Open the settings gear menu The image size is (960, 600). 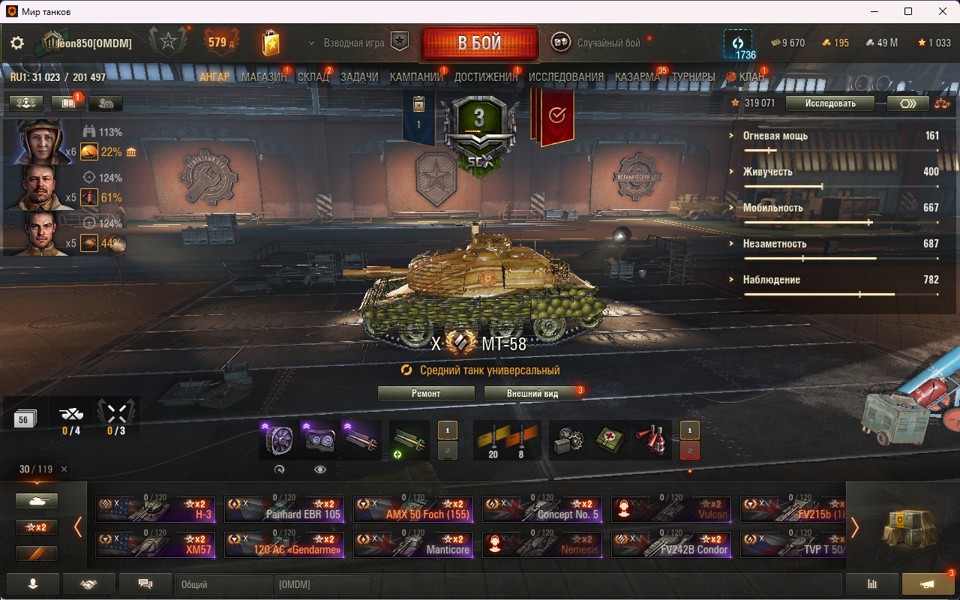click(17, 43)
